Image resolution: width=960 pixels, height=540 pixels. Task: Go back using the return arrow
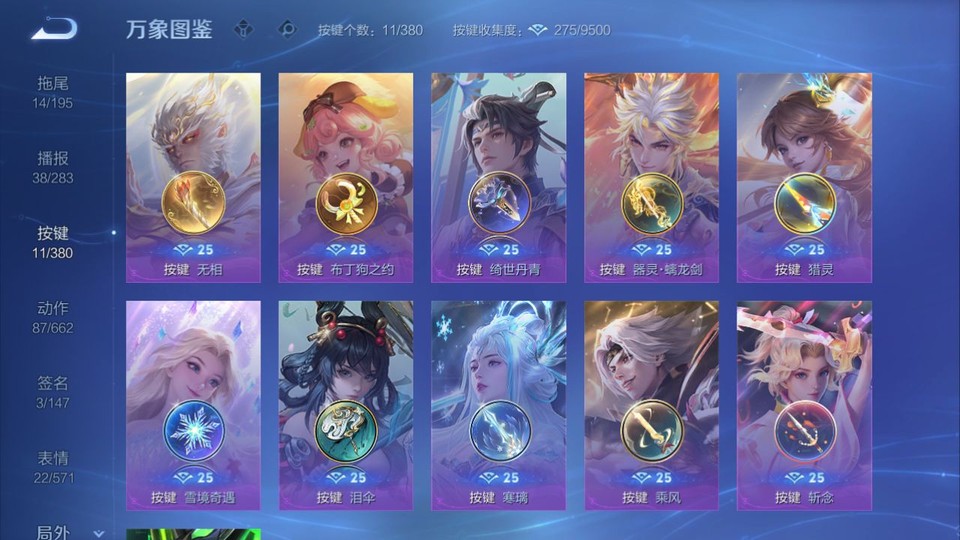pos(54,29)
